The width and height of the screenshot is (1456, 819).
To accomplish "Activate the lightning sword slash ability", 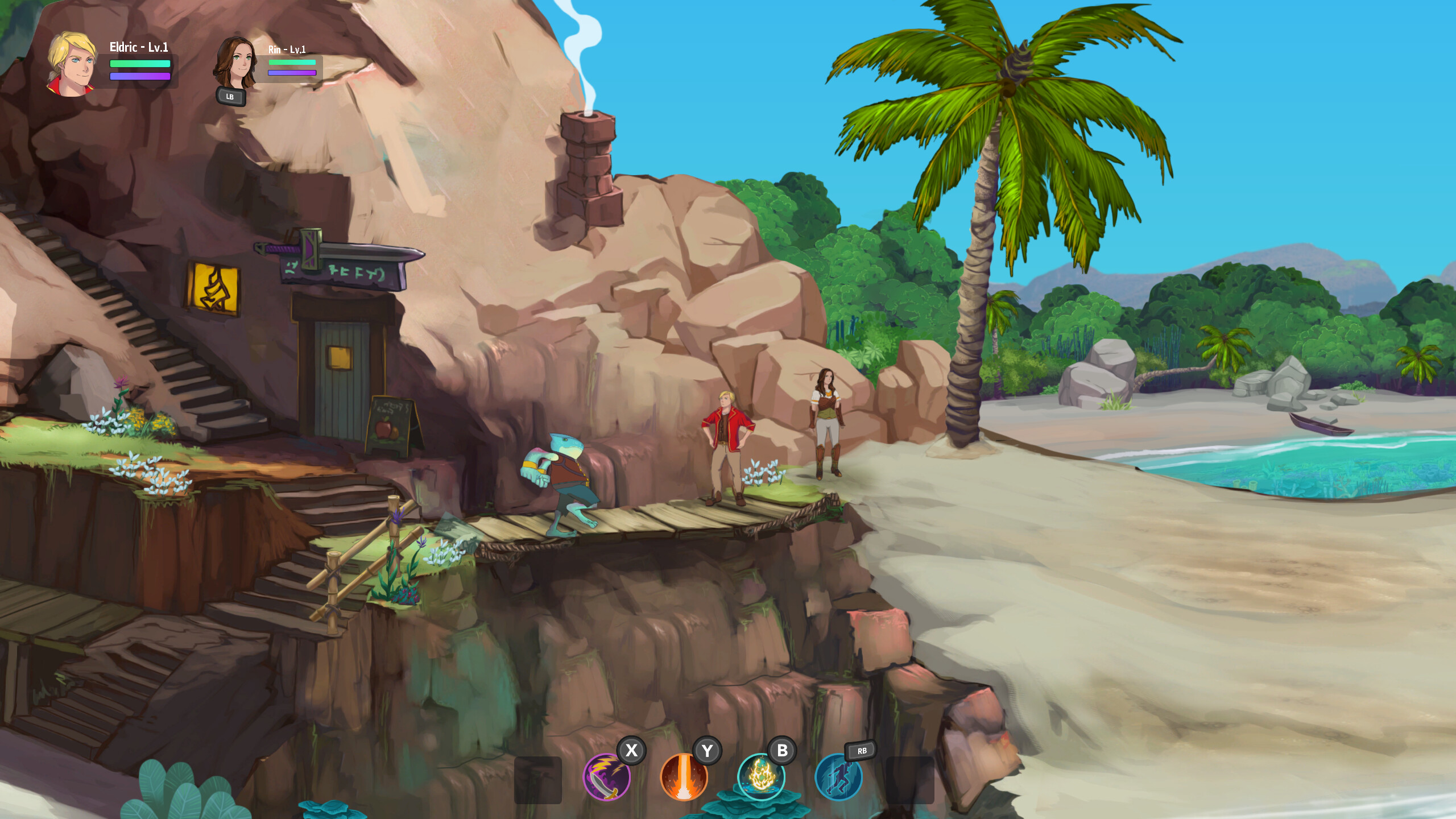I will [606, 777].
